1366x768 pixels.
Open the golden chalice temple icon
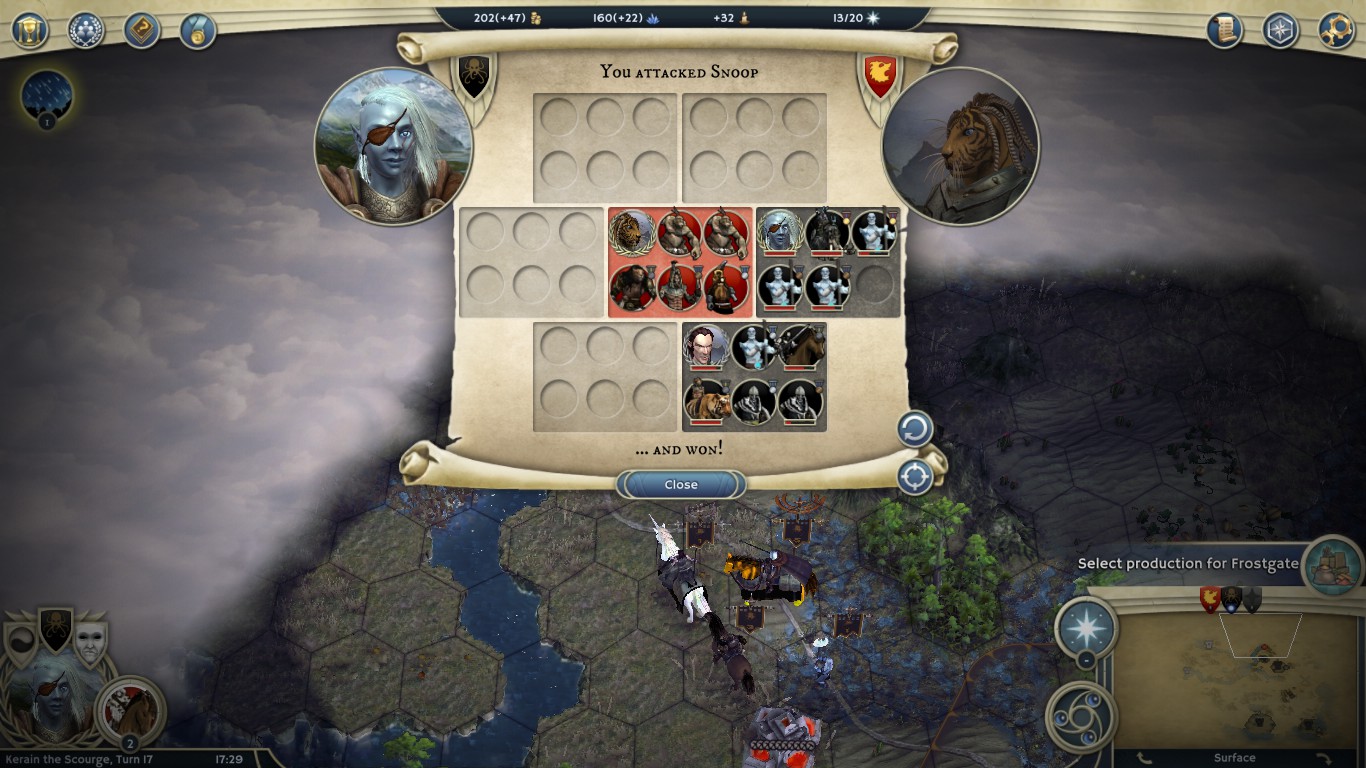click(x=30, y=30)
